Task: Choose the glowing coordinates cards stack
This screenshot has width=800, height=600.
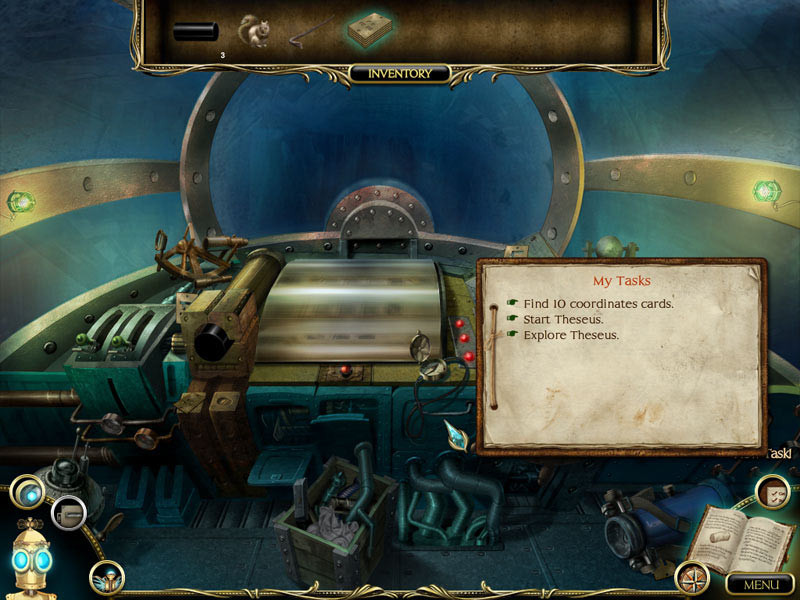Action: click(371, 30)
